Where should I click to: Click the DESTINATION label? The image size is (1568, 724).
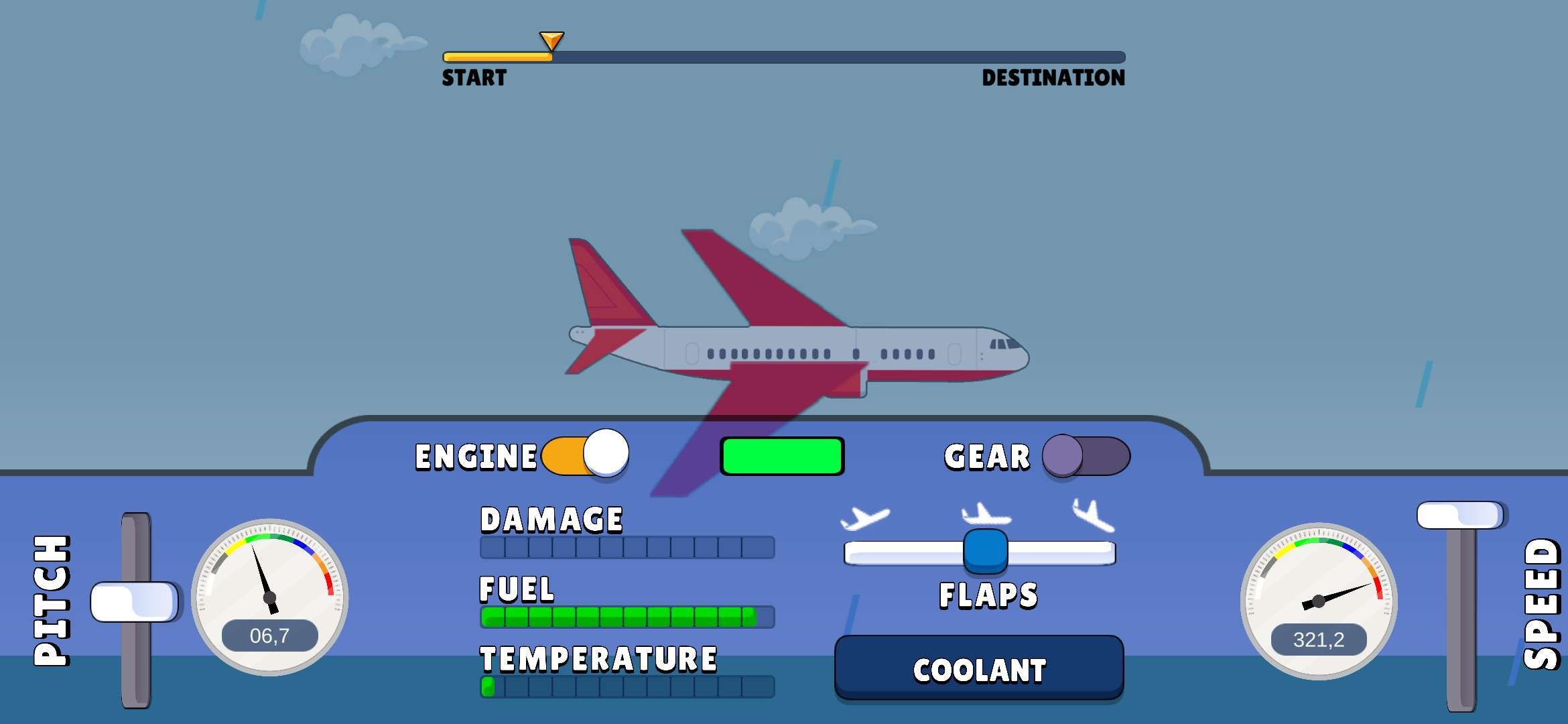[x=1053, y=78]
